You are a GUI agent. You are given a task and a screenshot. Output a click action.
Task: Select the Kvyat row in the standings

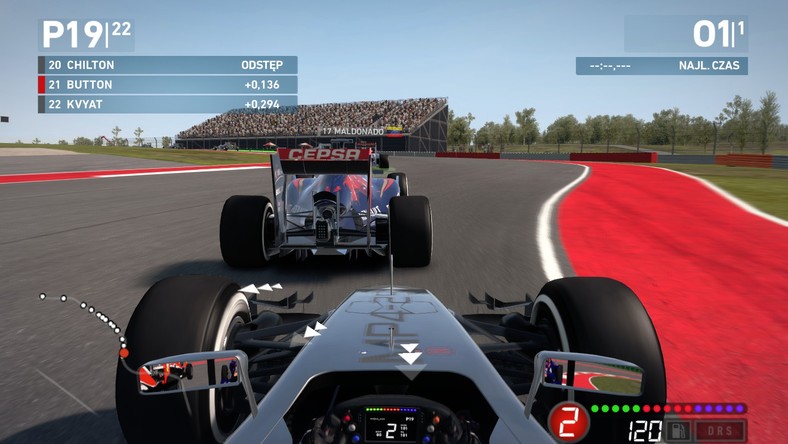(x=167, y=104)
